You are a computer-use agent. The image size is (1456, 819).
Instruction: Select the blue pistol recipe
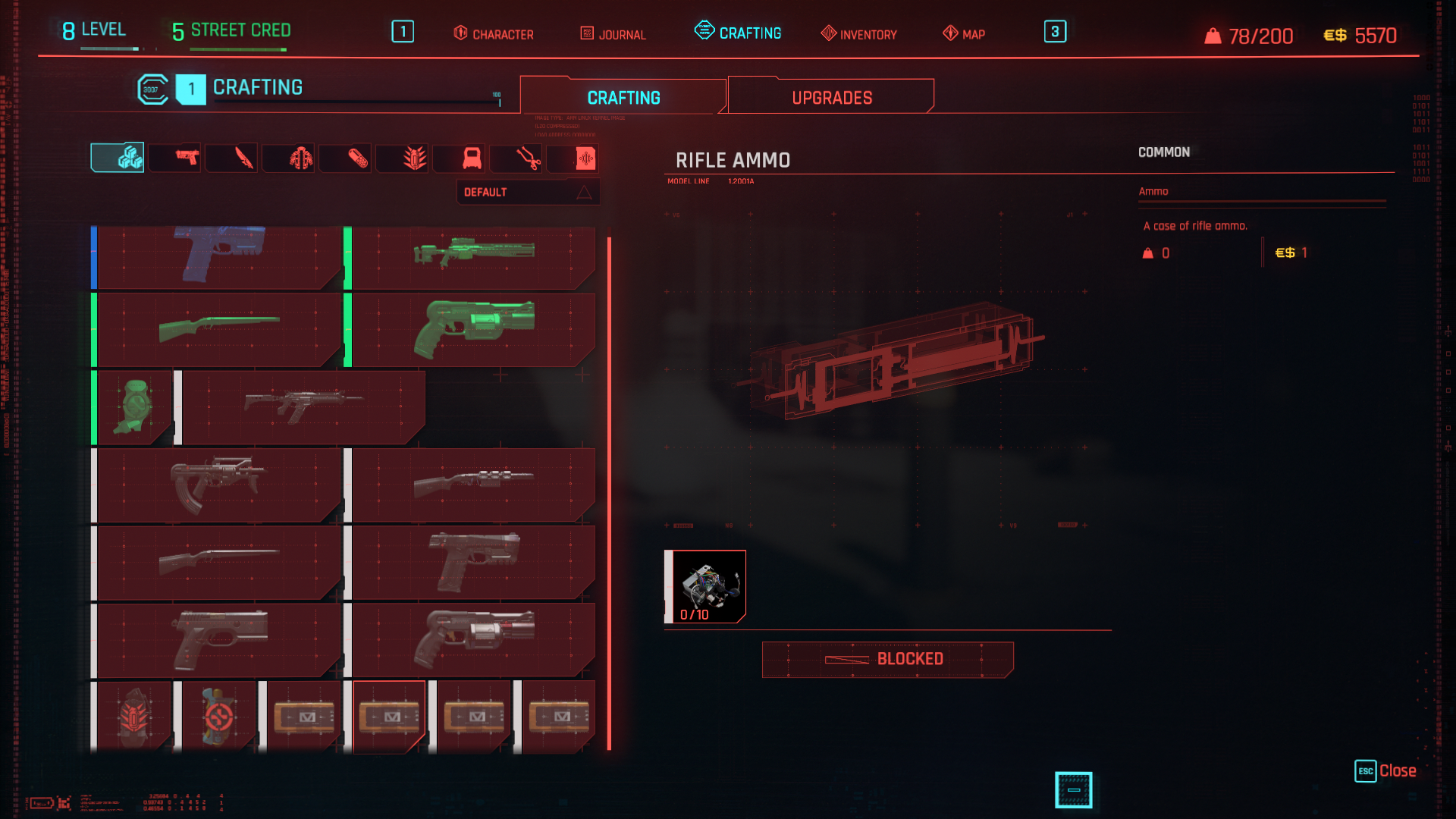tap(218, 254)
